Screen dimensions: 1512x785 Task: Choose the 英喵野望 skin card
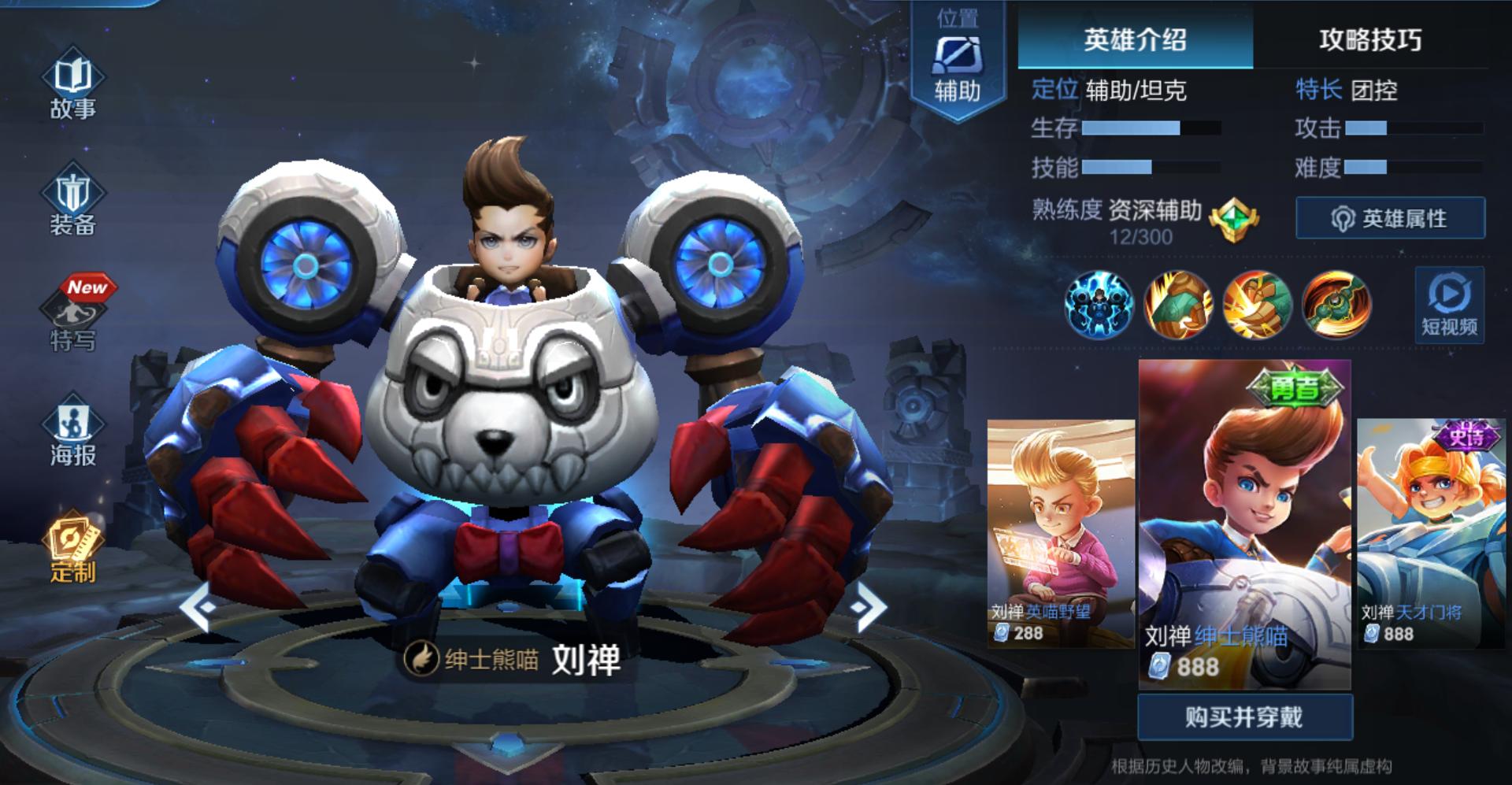(1060, 533)
